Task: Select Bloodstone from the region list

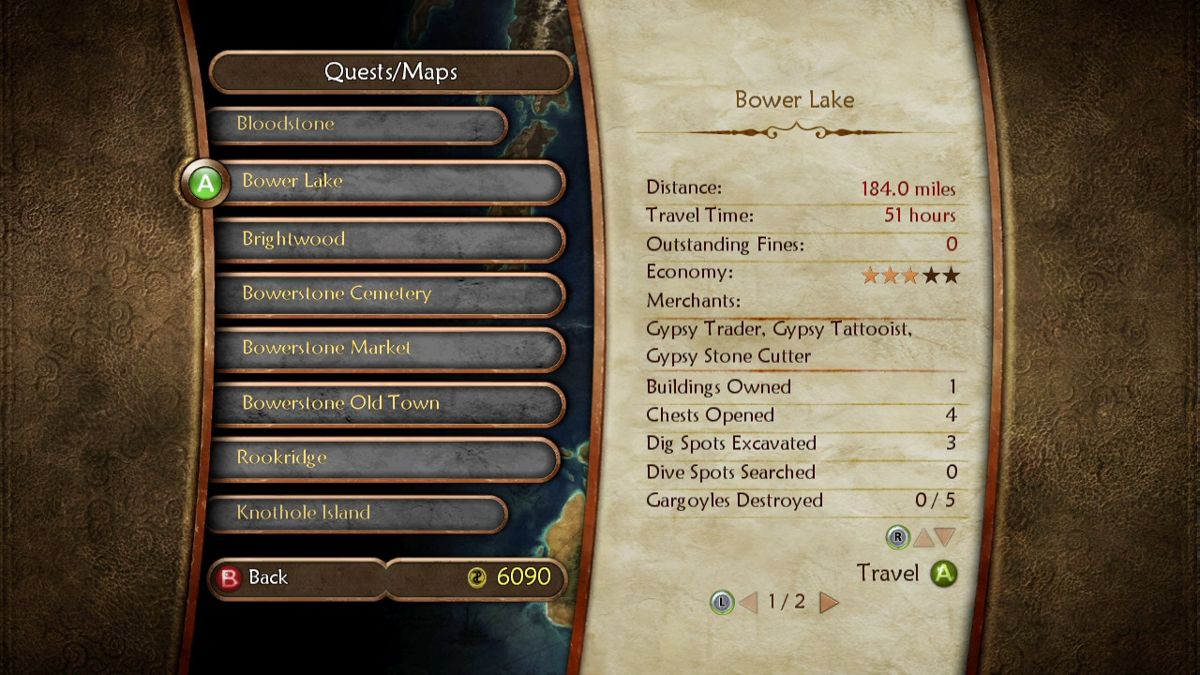Action: [x=356, y=125]
